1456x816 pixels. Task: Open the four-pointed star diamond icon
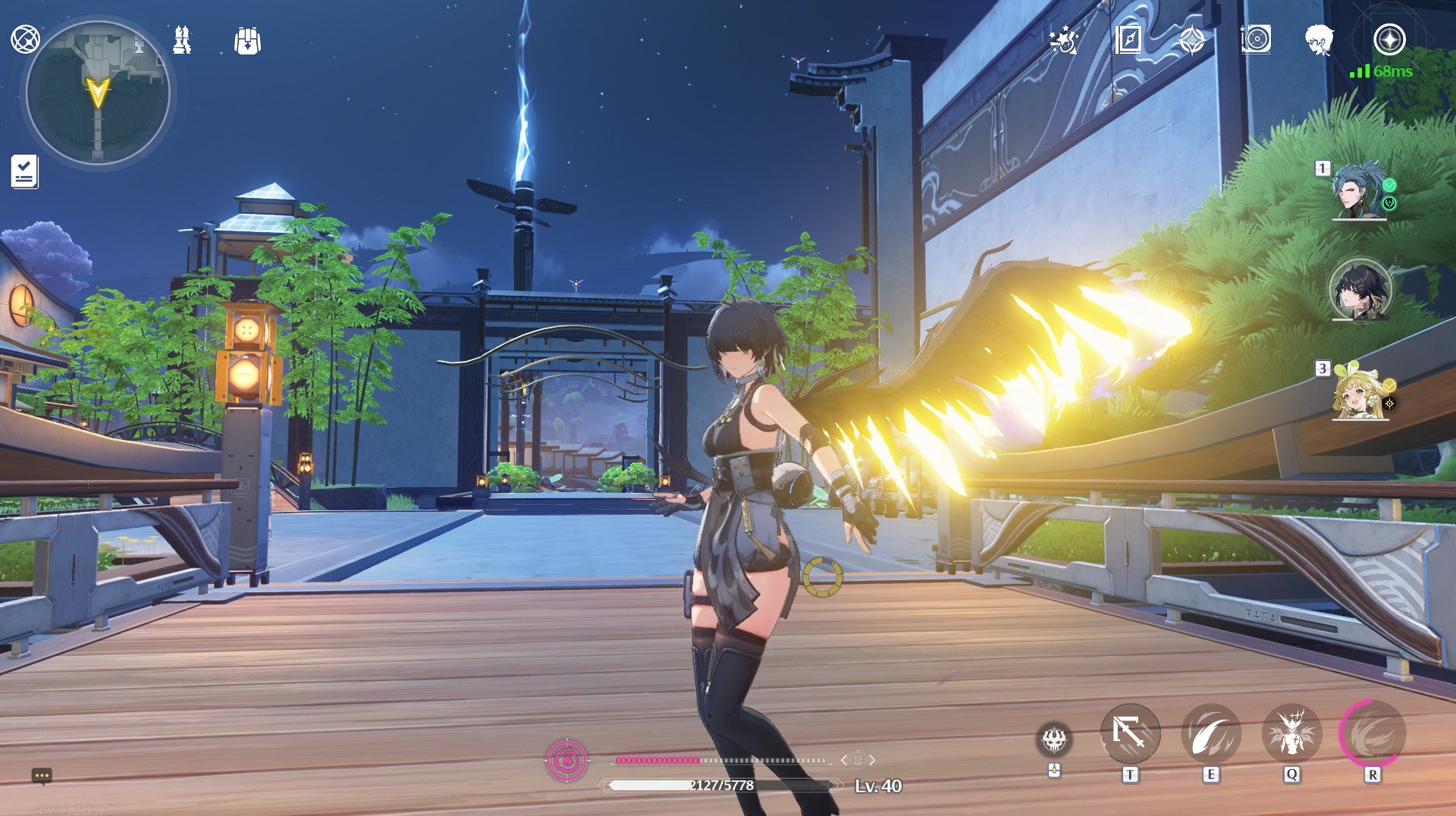coord(1191,39)
